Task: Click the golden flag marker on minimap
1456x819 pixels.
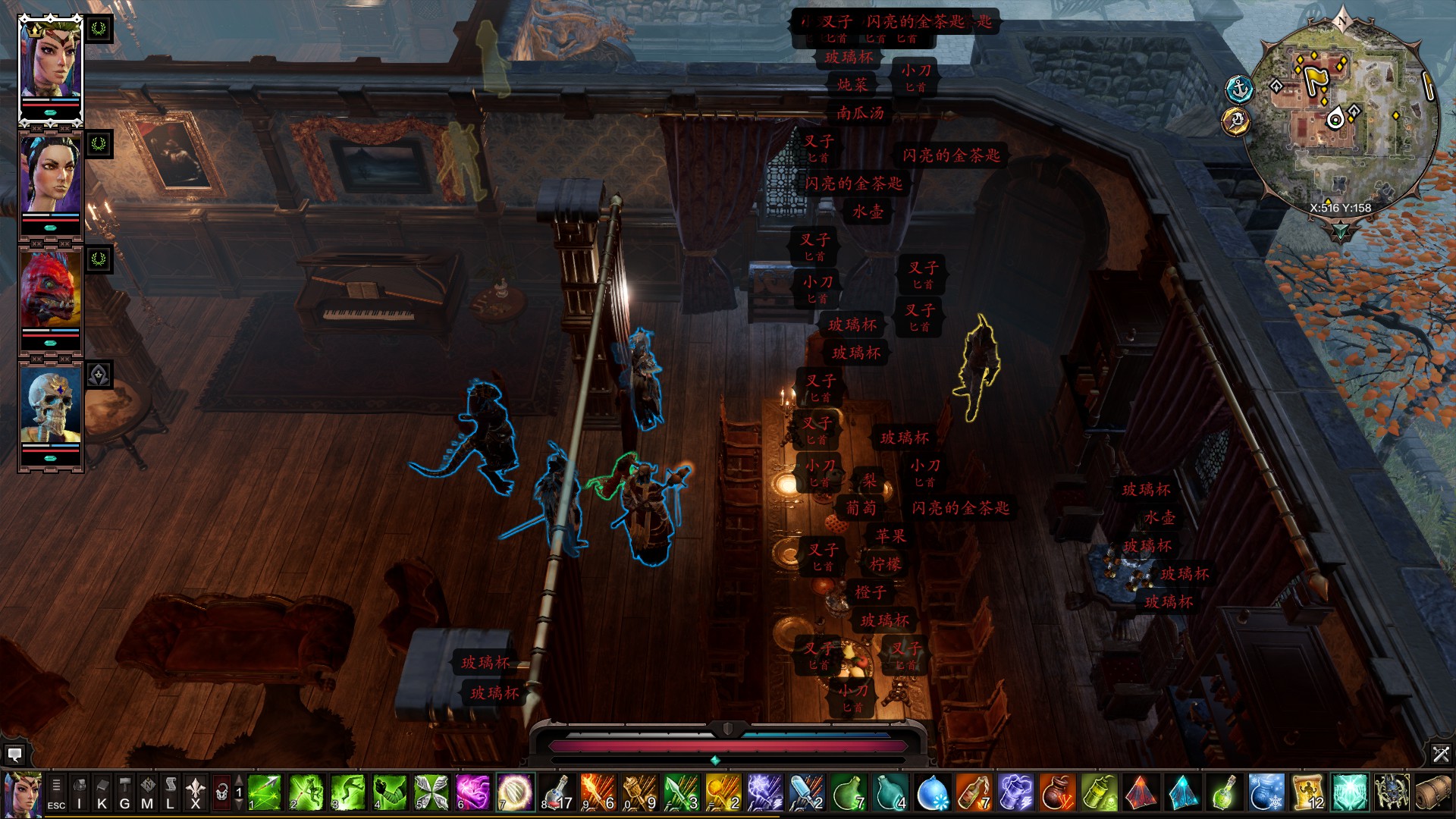Action: coord(1314,77)
